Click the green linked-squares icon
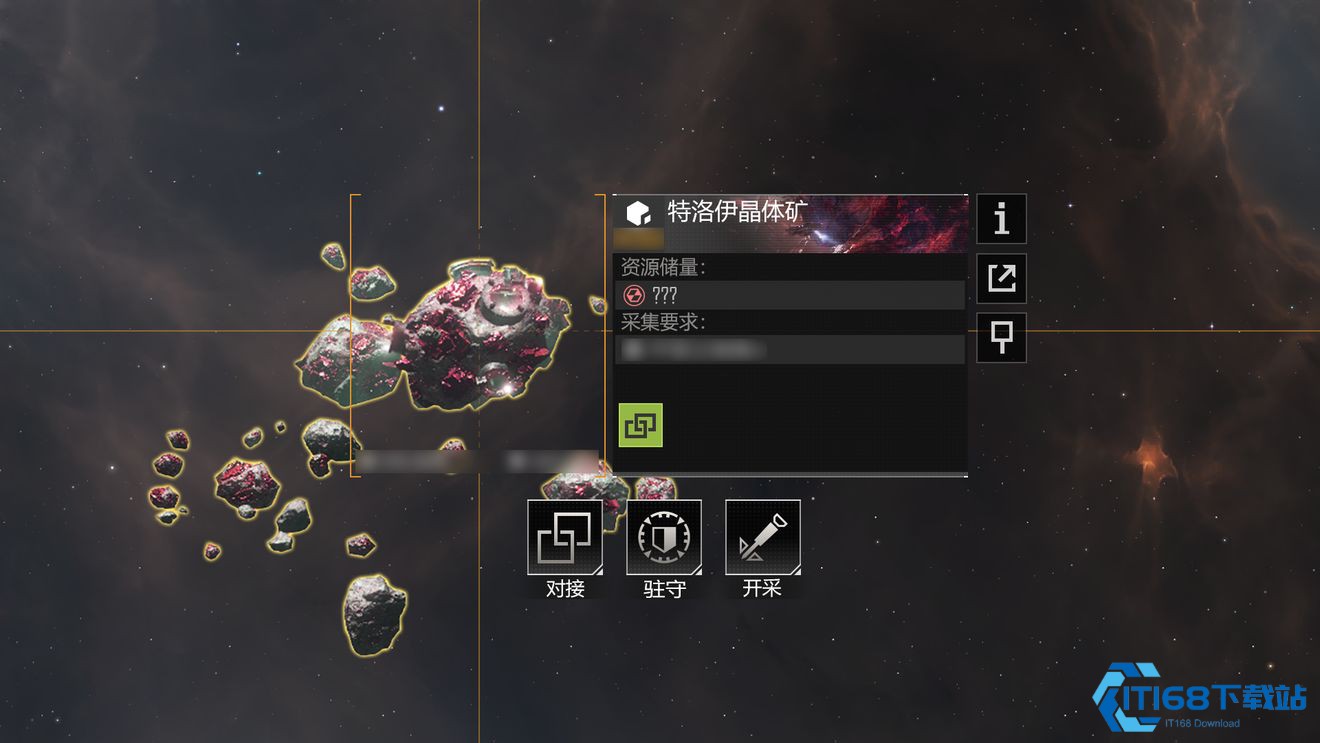This screenshot has height=743, width=1320. tap(640, 425)
